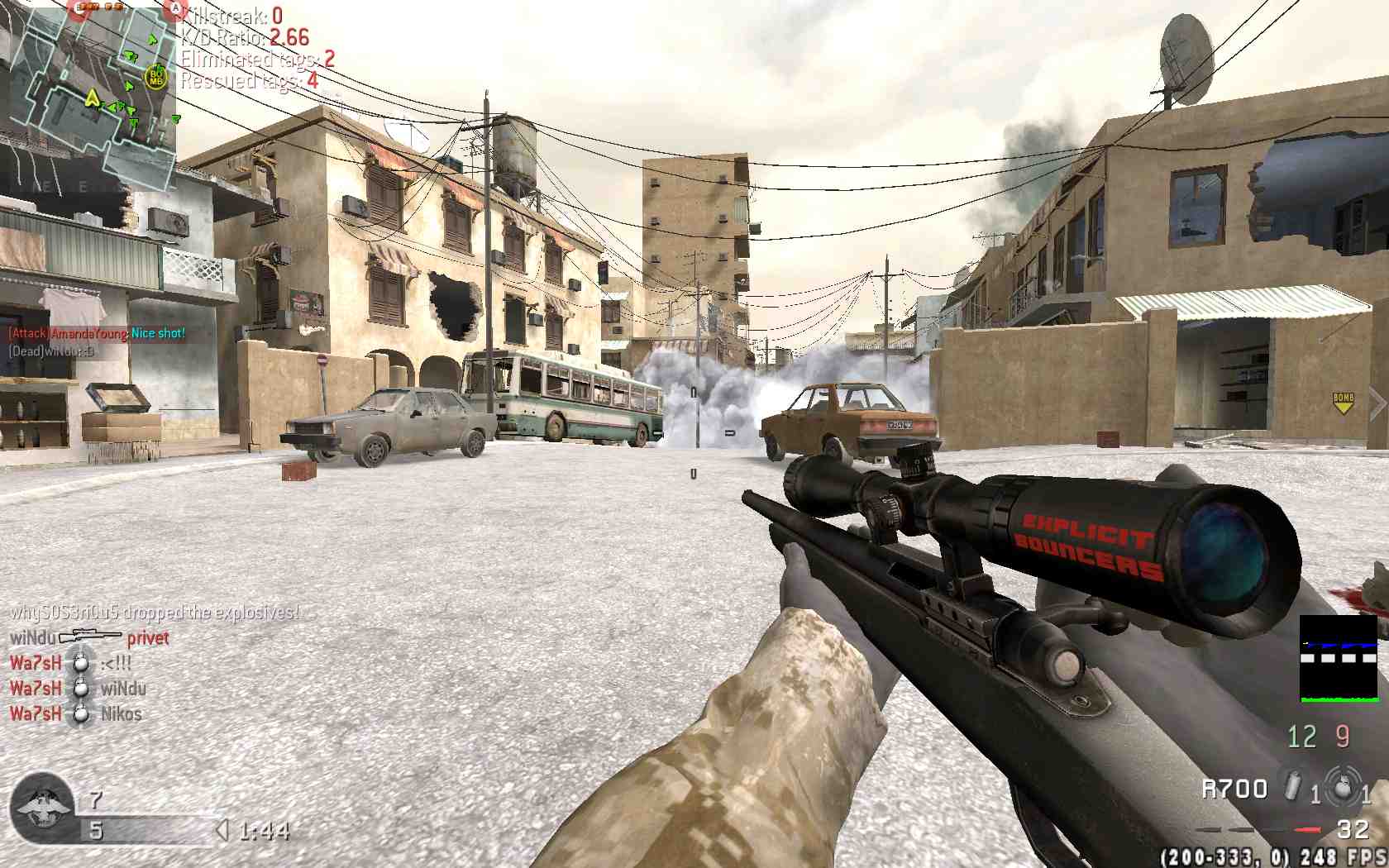Click the team faction emblem icon
Image resolution: width=1389 pixels, height=868 pixels.
pyautogui.click(x=41, y=809)
